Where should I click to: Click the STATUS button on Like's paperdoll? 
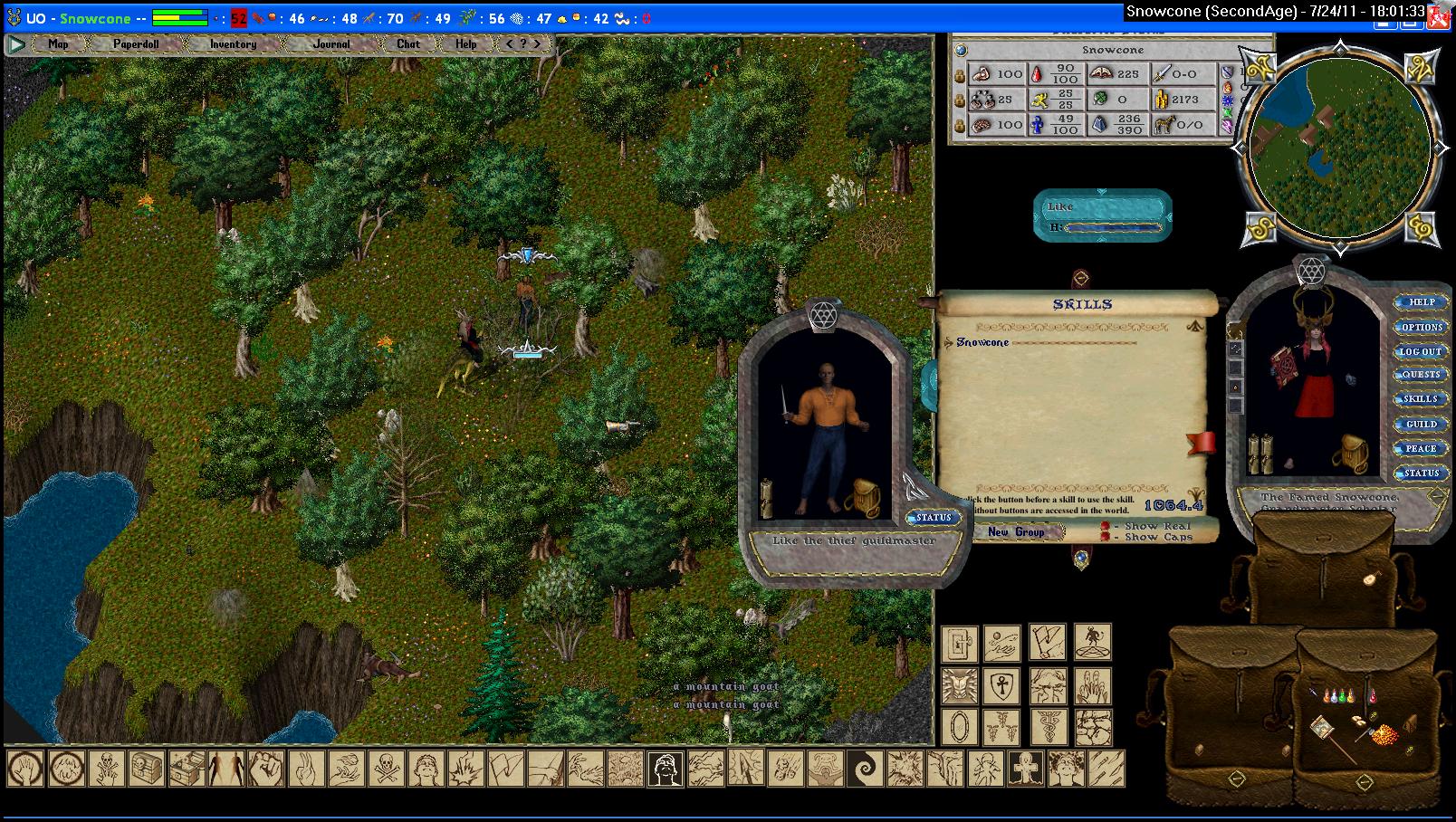coord(934,518)
